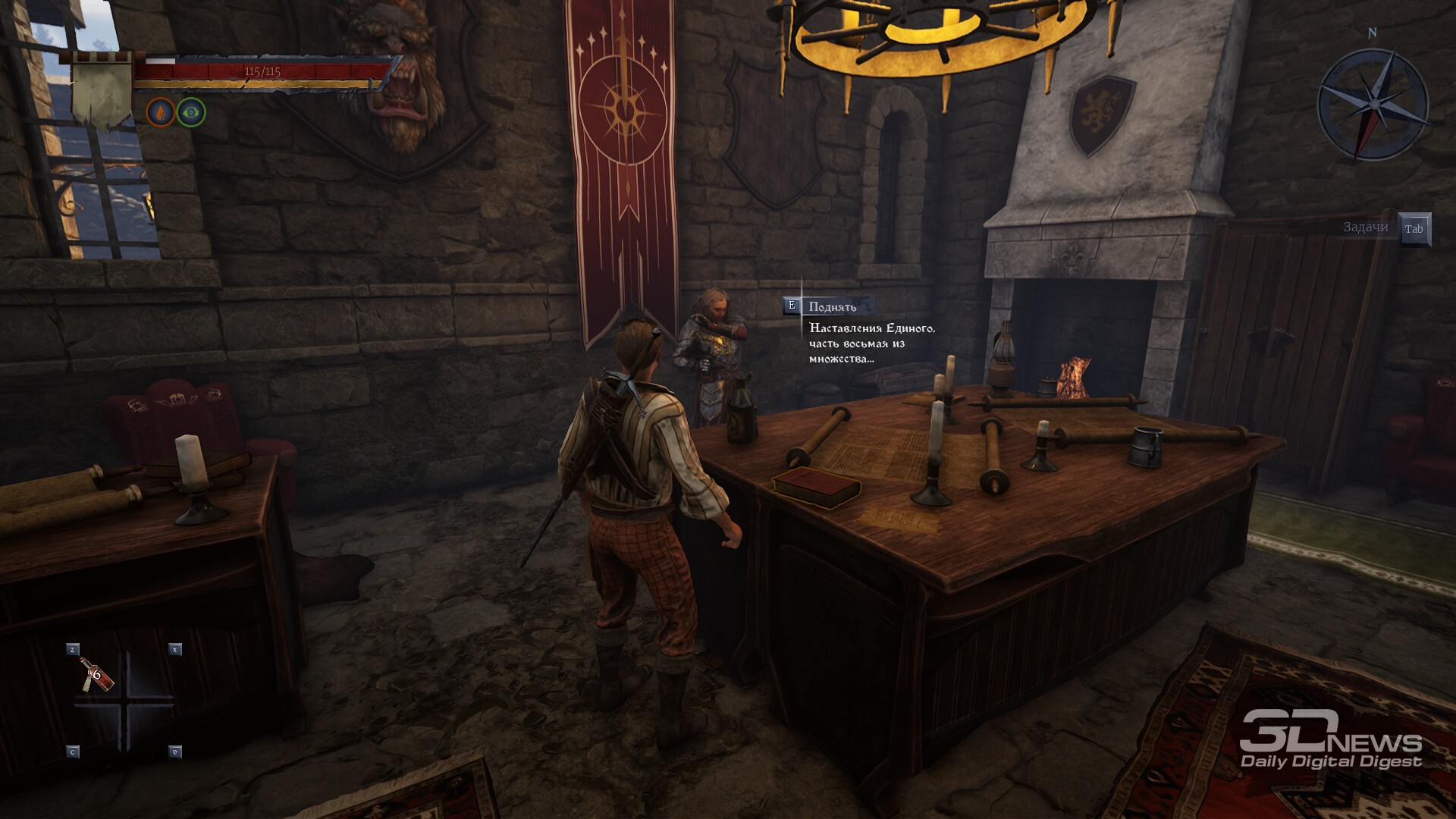Select the orange flame status icon
1456x819 pixels.
[x=160, y=113]
